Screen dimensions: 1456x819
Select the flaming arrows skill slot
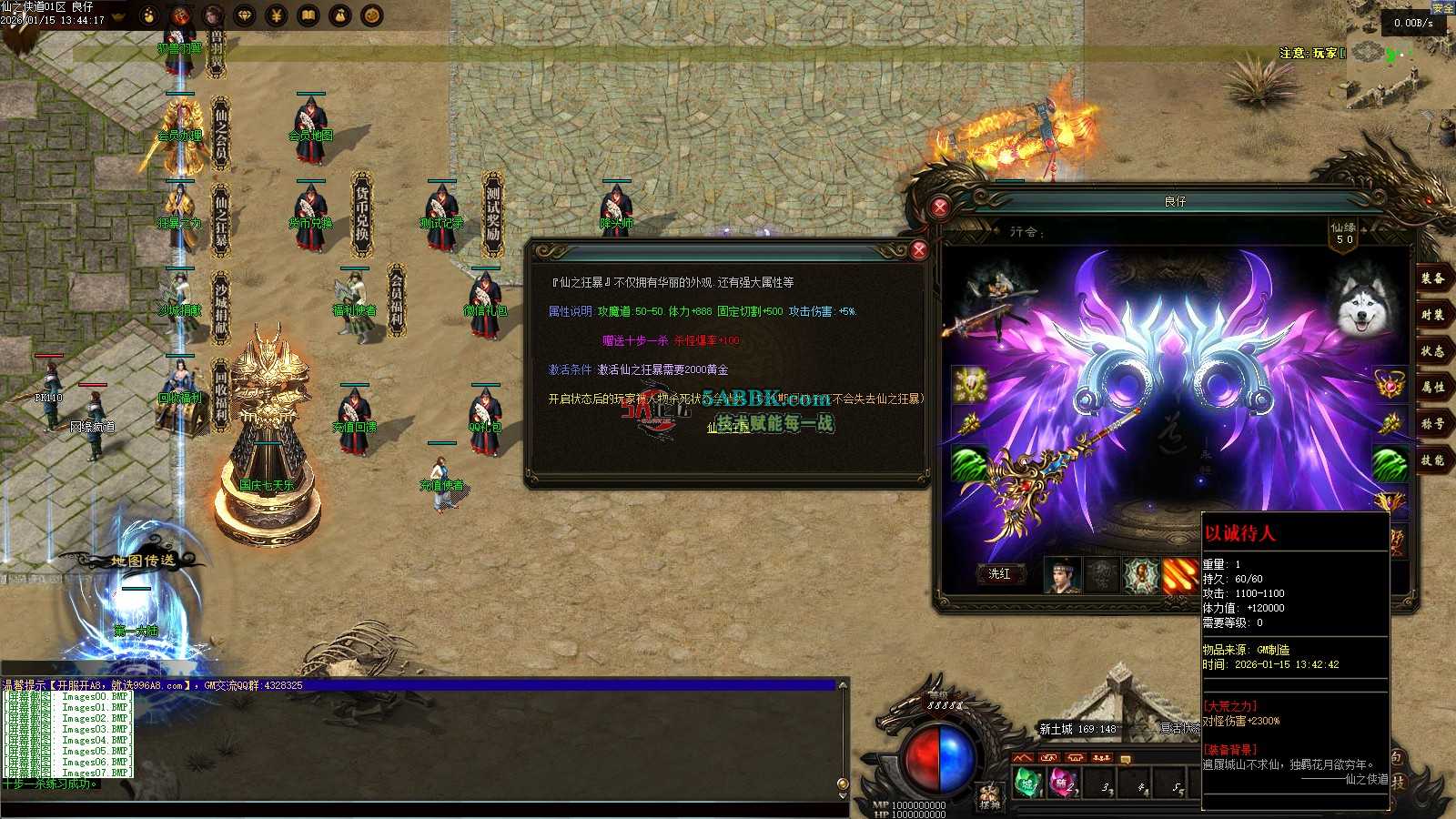click(1180, 576)
